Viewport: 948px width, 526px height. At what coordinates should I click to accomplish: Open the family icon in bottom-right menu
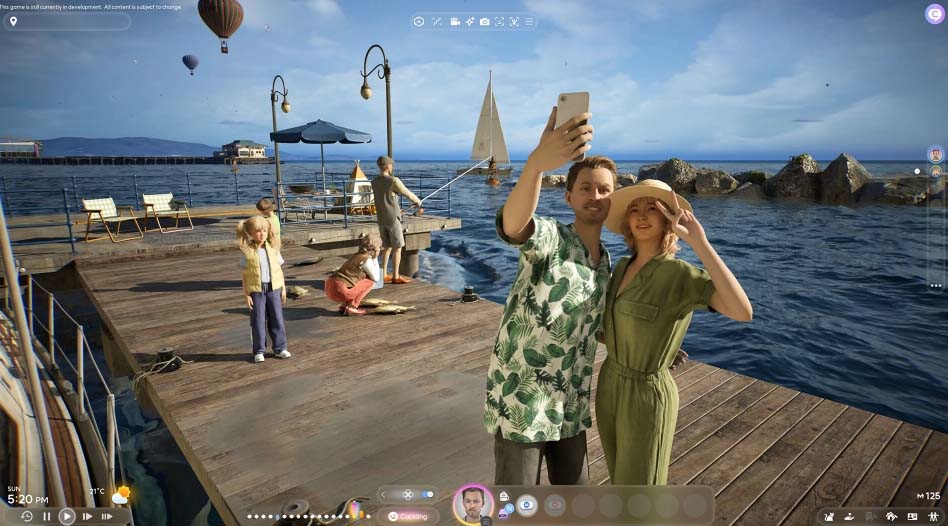pos(933,516)
